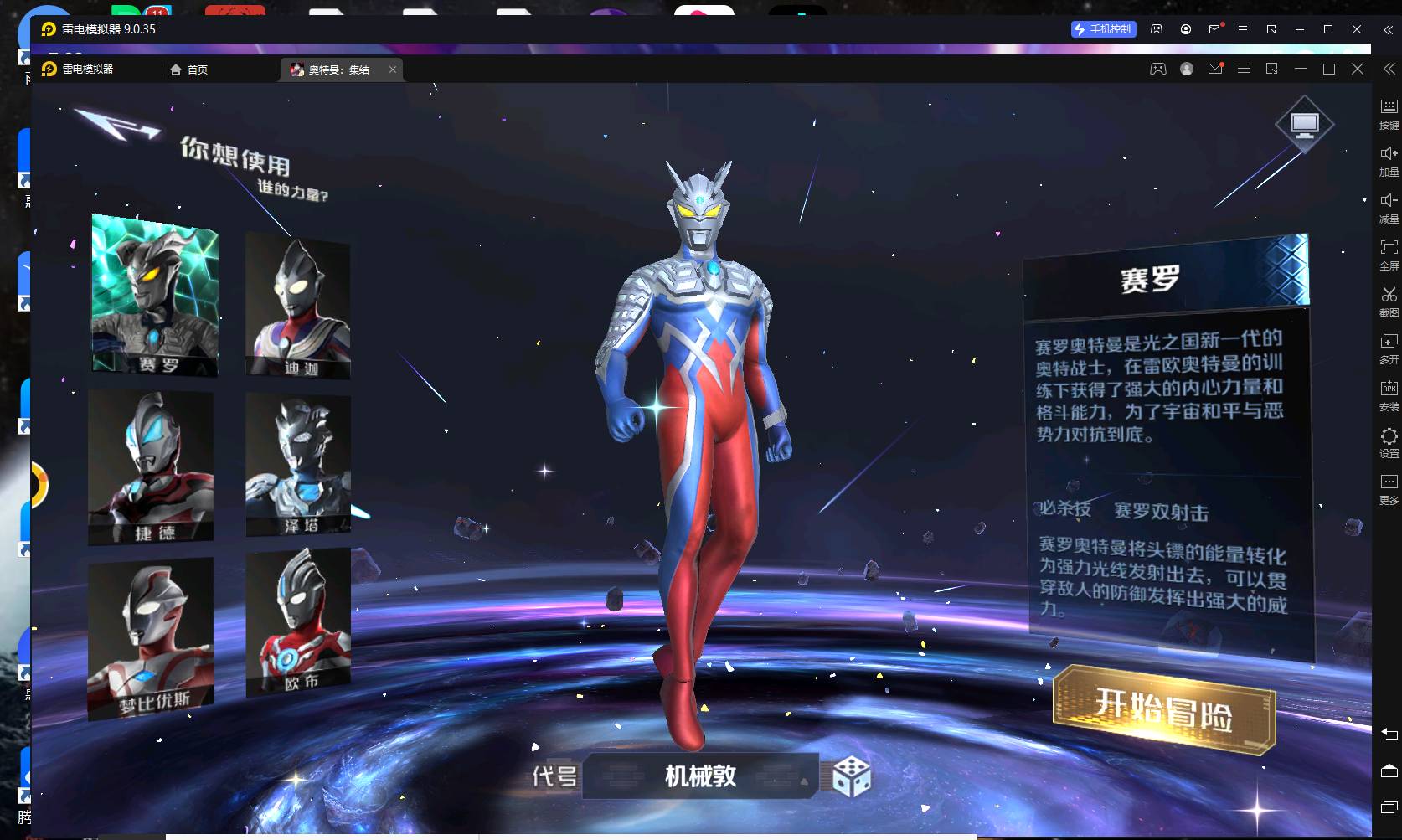Viewport: 1402px width, 840px height.
Task: Edit the codename field 机械敦
Action: point(700,776)
